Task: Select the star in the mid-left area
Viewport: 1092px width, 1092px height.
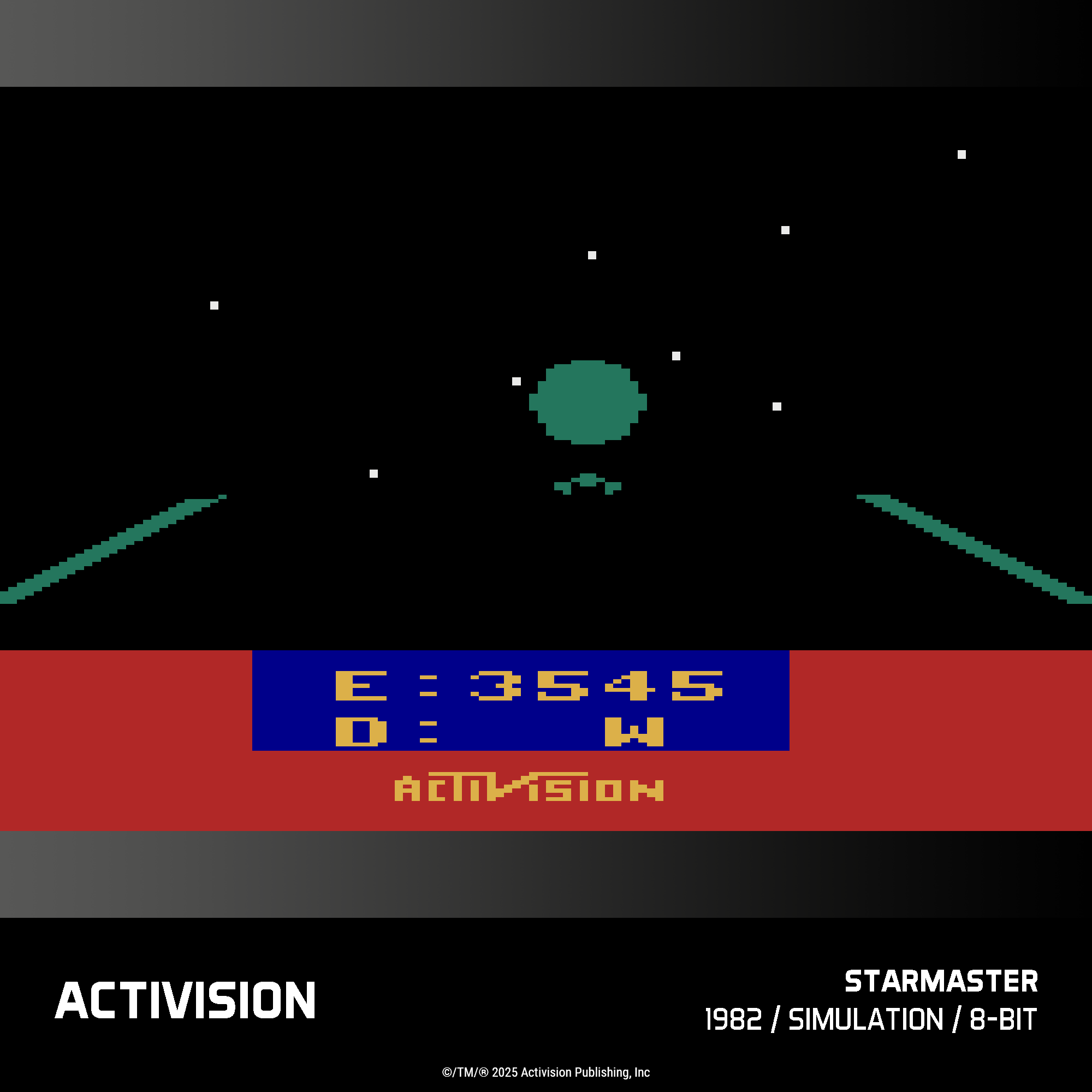Action: point(213,305)
